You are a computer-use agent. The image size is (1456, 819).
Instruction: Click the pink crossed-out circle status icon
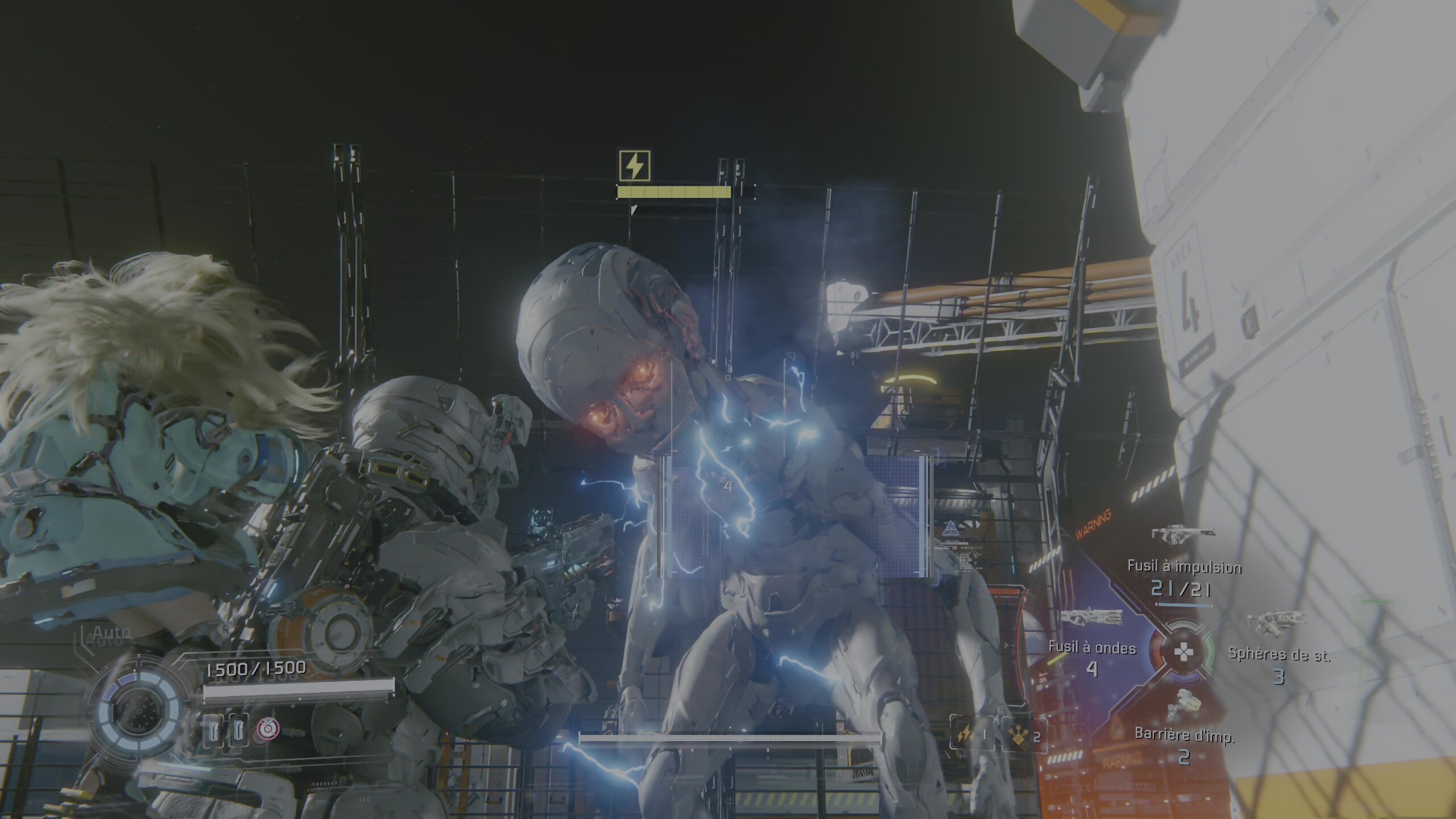(264, 728)
